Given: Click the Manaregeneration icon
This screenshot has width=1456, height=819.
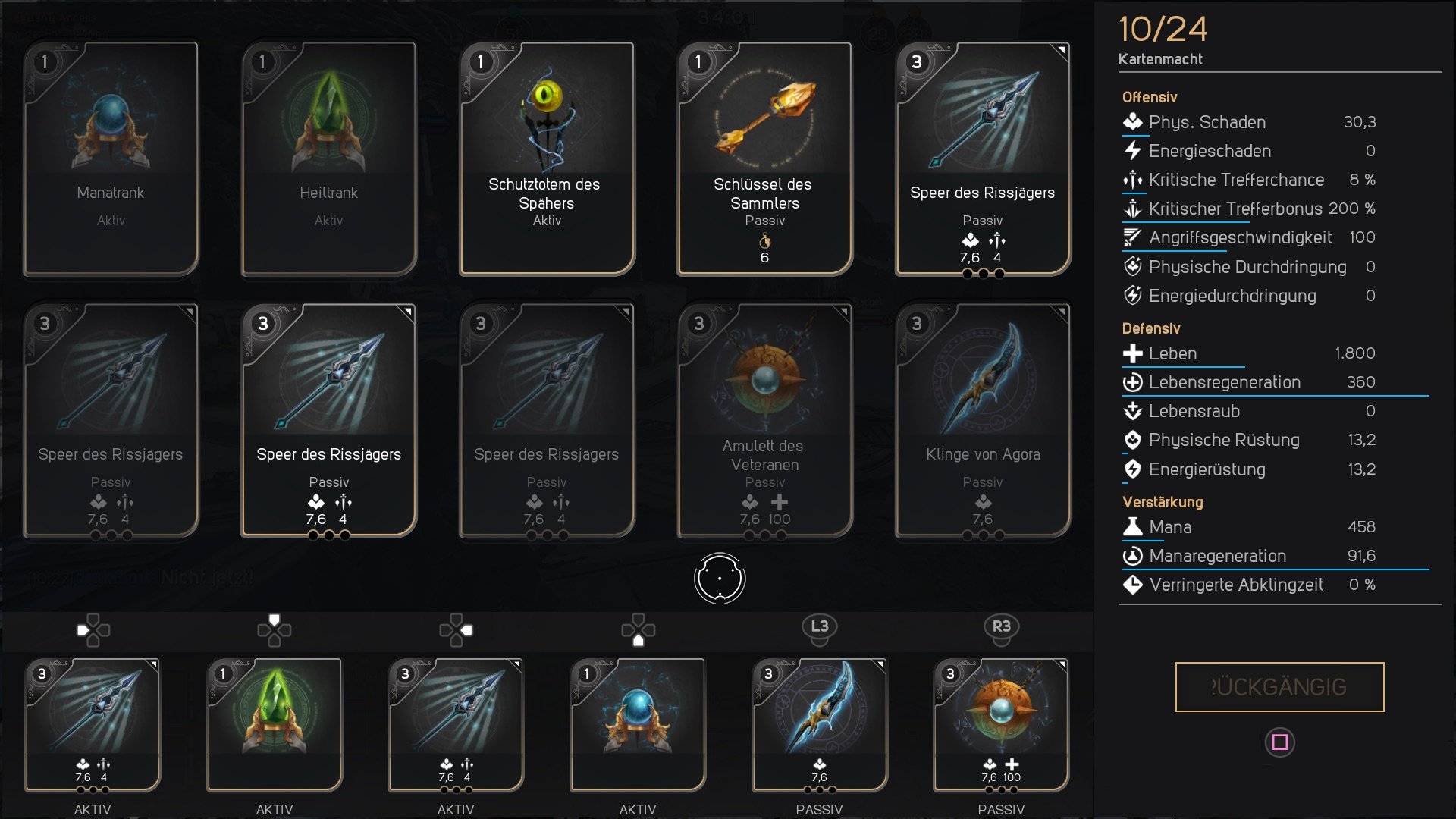Looking at the screenshot, I should [x=1133, y=556].
